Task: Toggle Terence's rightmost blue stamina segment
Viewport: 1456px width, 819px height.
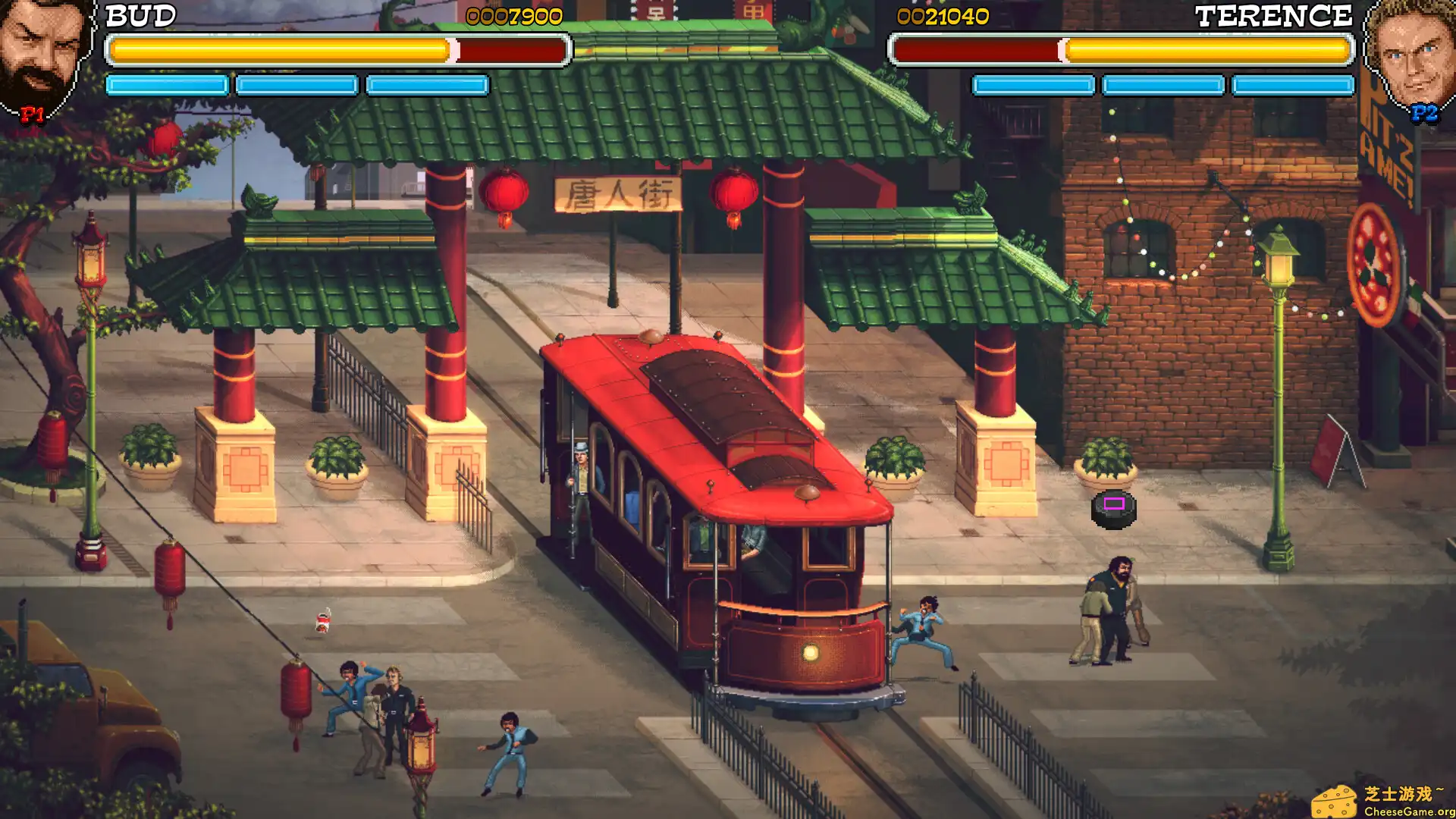Action: (1294, 85)
